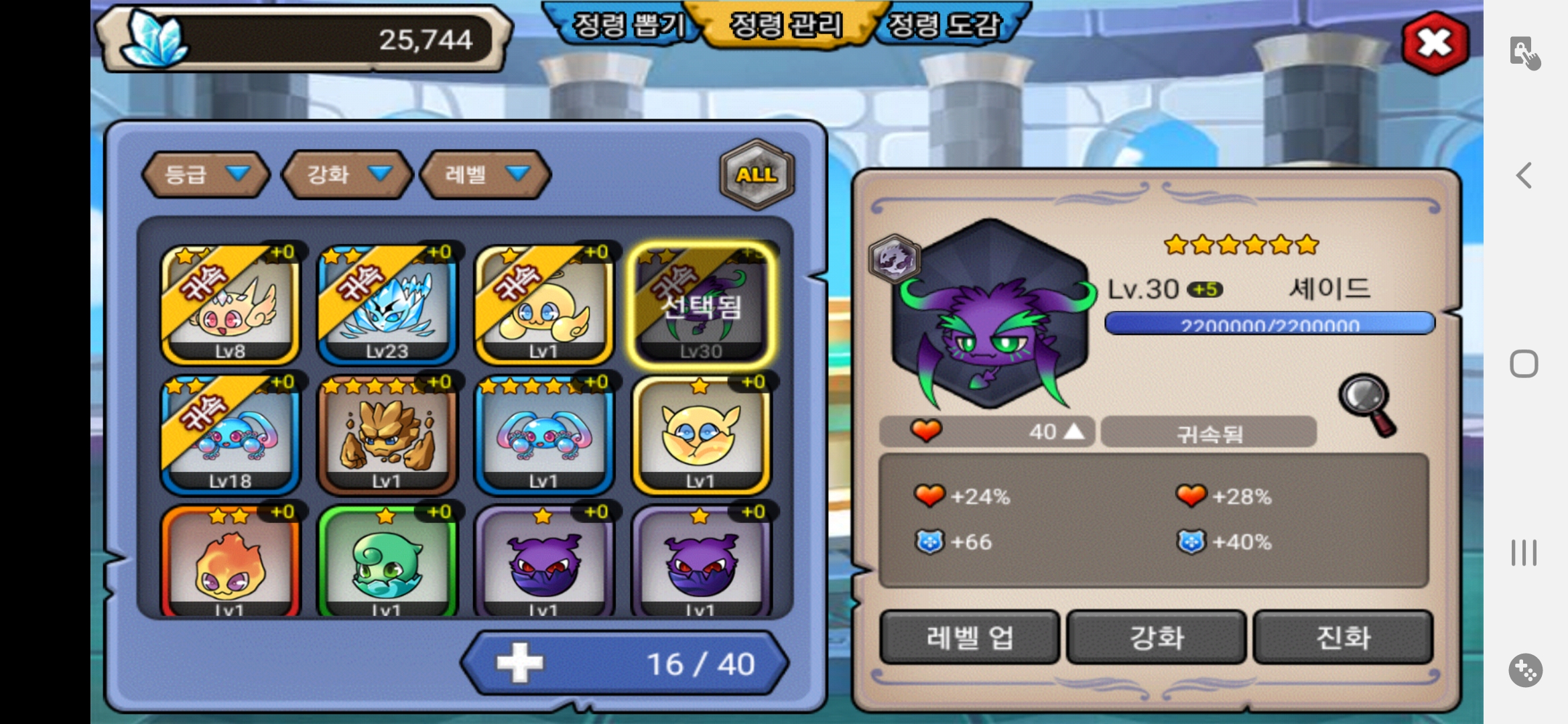Select the green water-swirl spirit
Screen dimensions: 1568x724
[x=387, y=562]
